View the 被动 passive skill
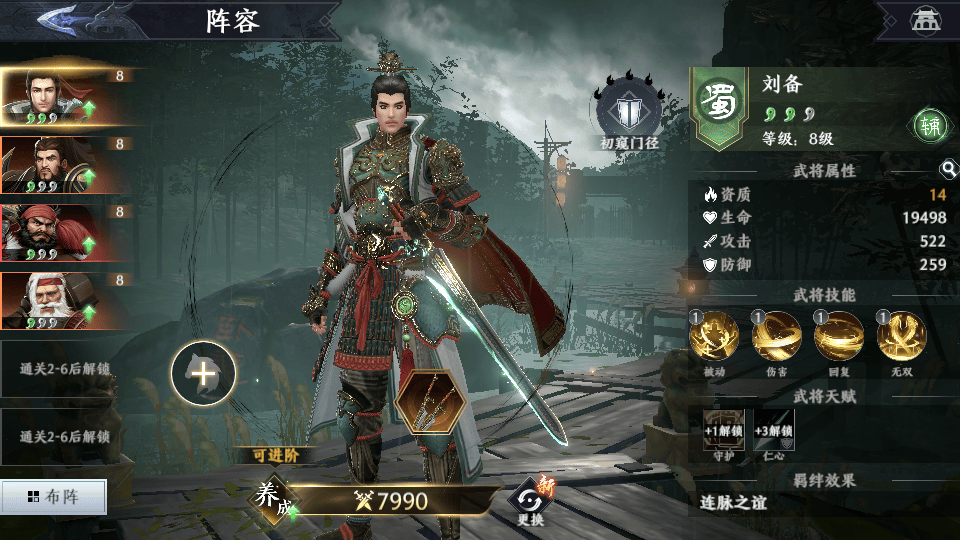The width and height of the screenshot is (960, 540). coord(714,337)
